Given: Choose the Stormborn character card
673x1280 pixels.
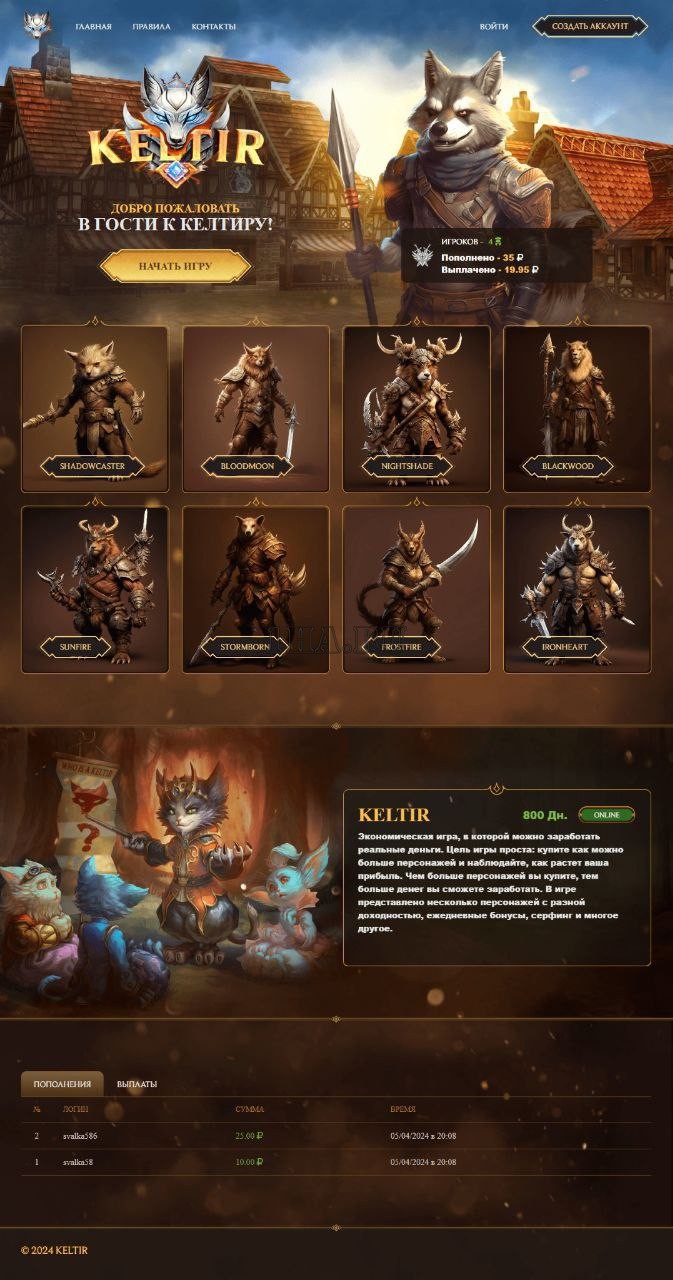Looking at the screenshot, I should click(256, 589).
